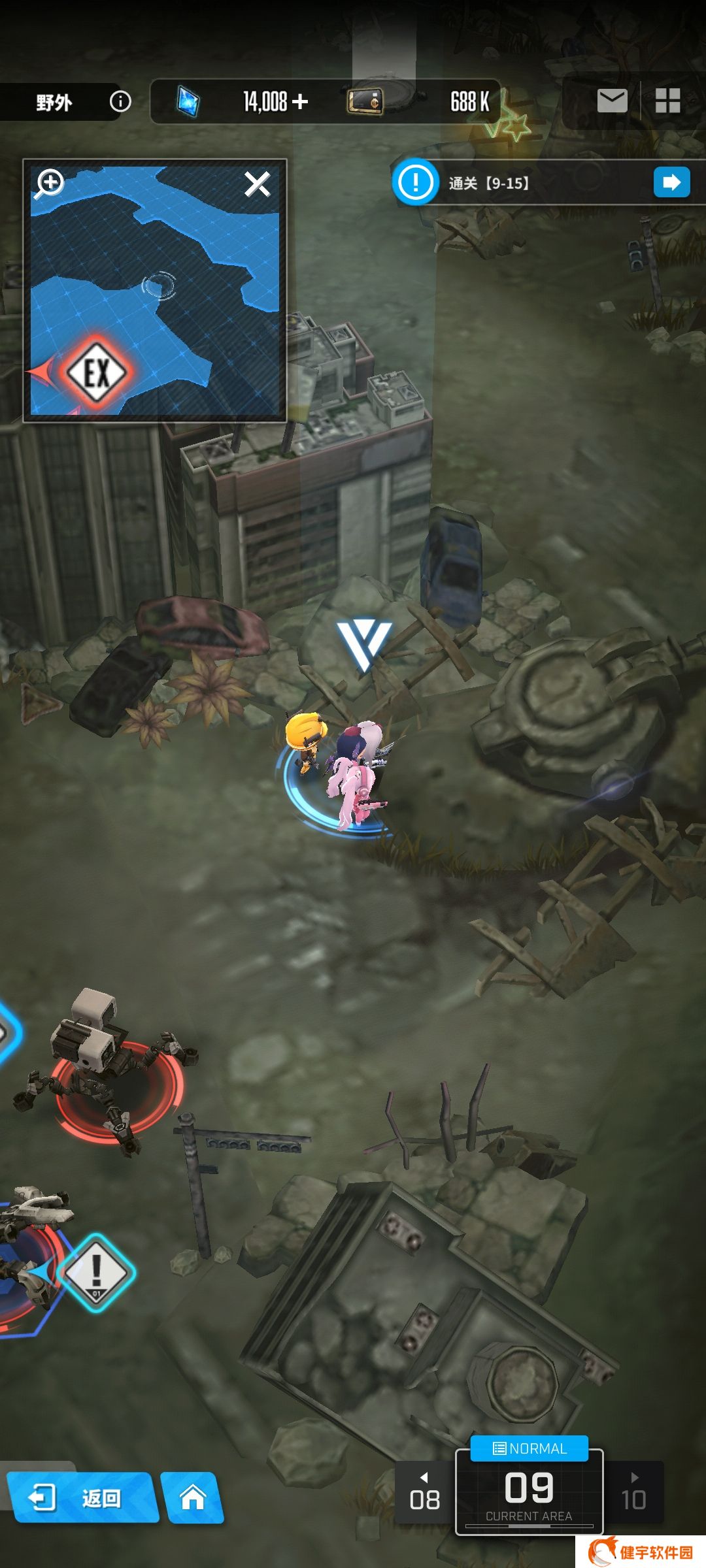This screenshot has height=1568, width=706.
Task: Add gems with the plus button
Action: click(300, 101)
